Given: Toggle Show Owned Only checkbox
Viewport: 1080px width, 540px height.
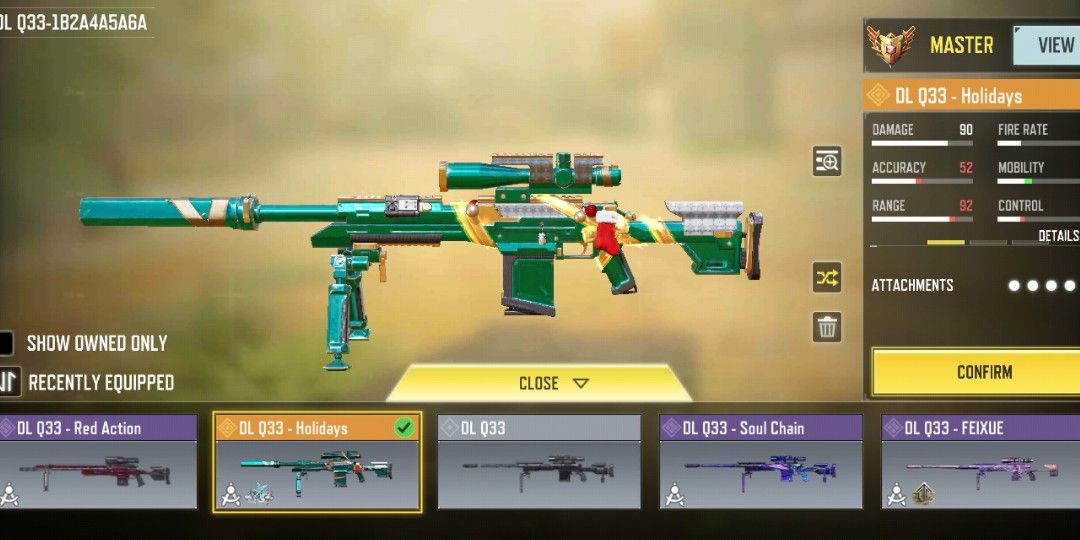Looking at the screenshot, I should click(7, 343).
